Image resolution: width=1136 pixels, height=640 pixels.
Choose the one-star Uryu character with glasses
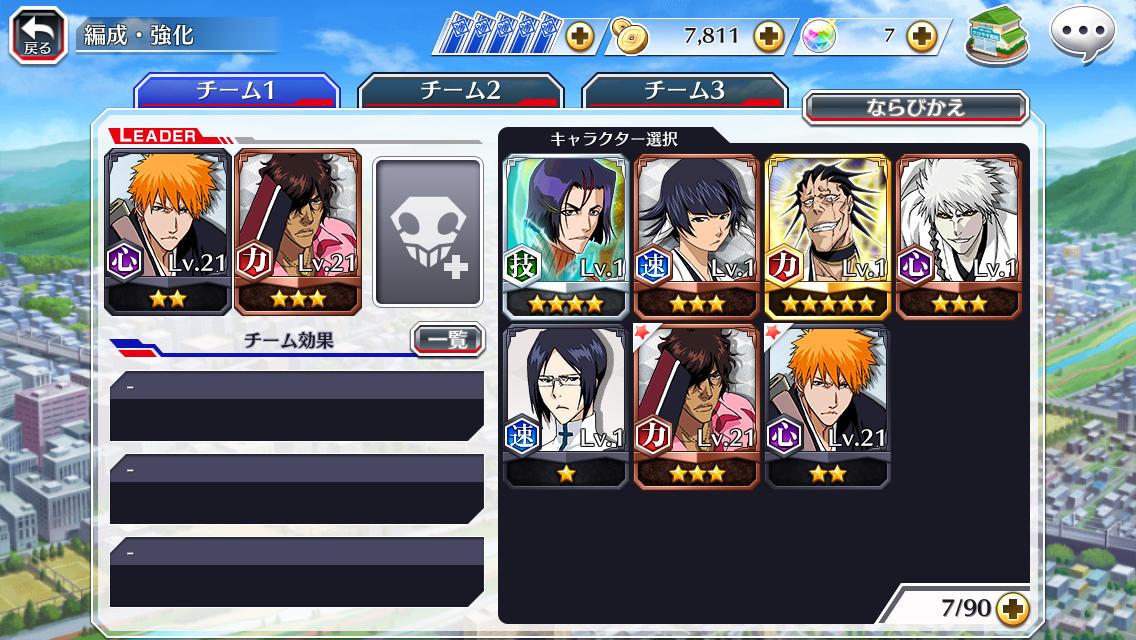click(x=566, y=405)
